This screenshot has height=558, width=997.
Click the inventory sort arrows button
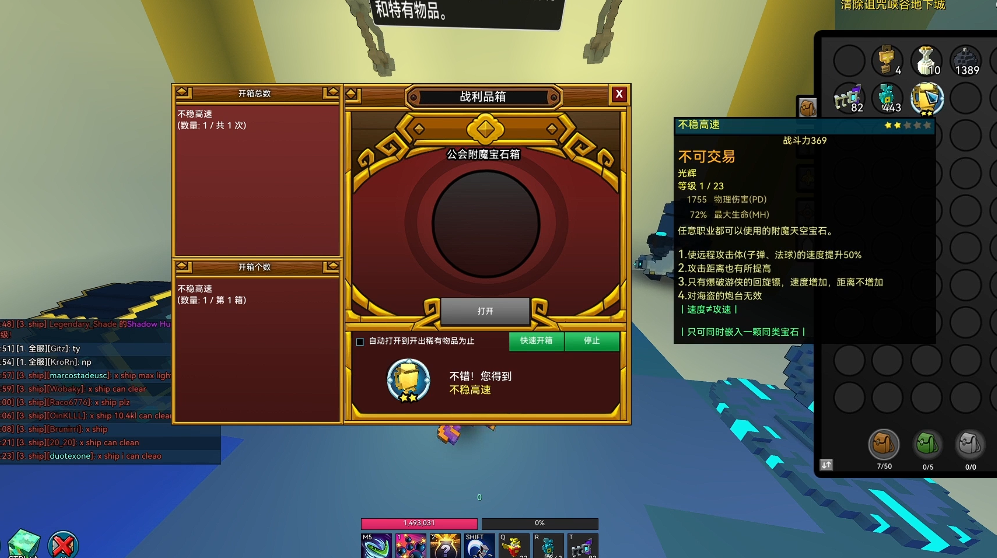827,464
